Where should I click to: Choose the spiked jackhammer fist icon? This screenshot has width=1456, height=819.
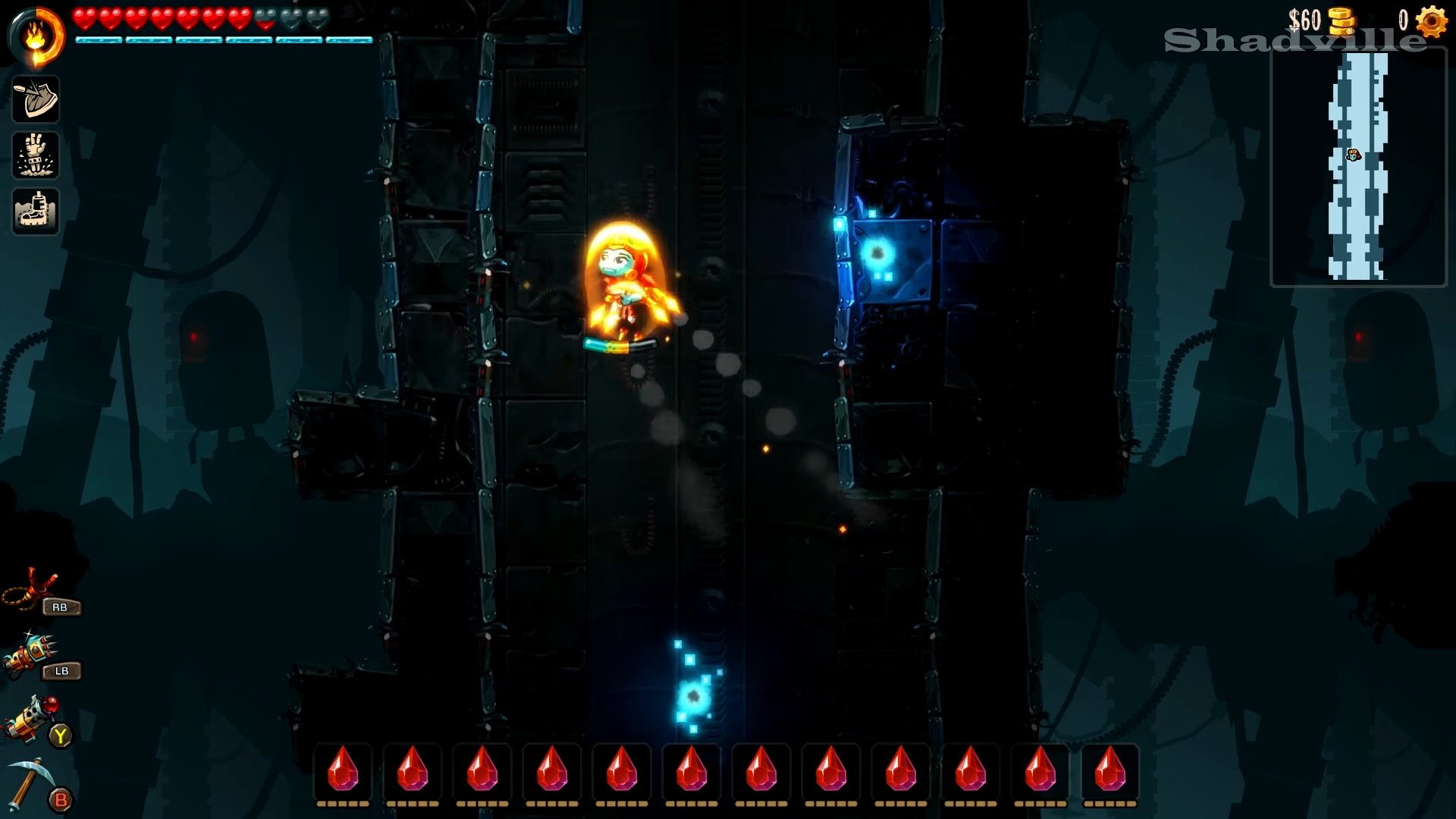(x=30, y=653)
